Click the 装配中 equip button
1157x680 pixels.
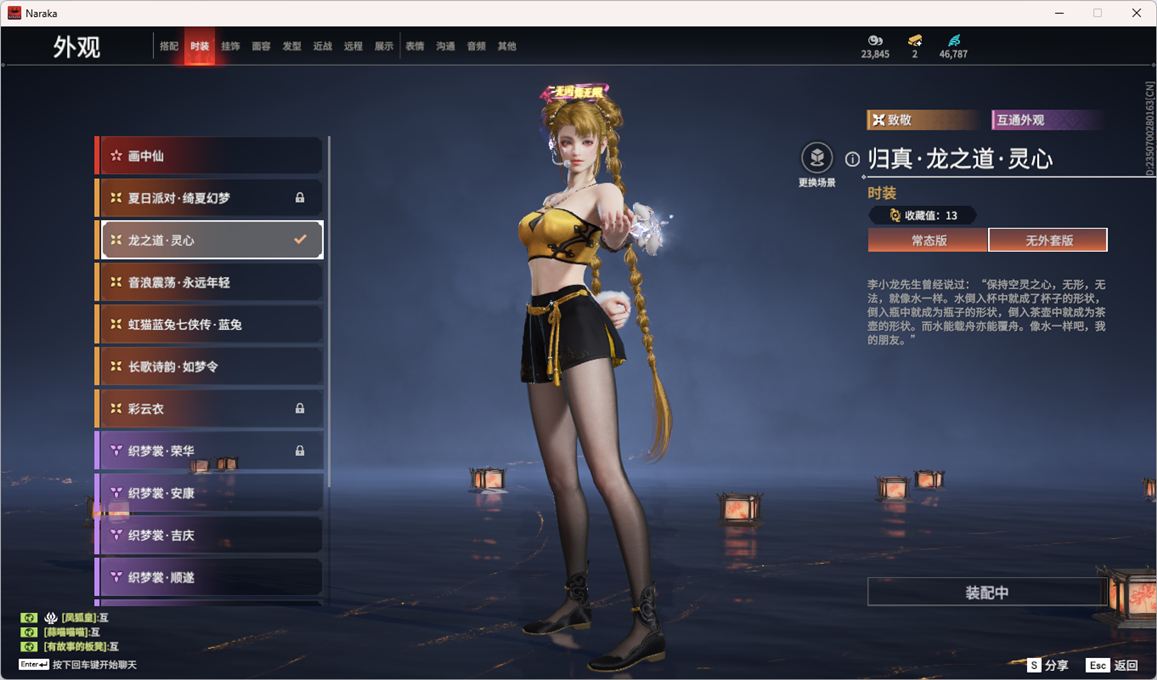[x=986, y=592]
